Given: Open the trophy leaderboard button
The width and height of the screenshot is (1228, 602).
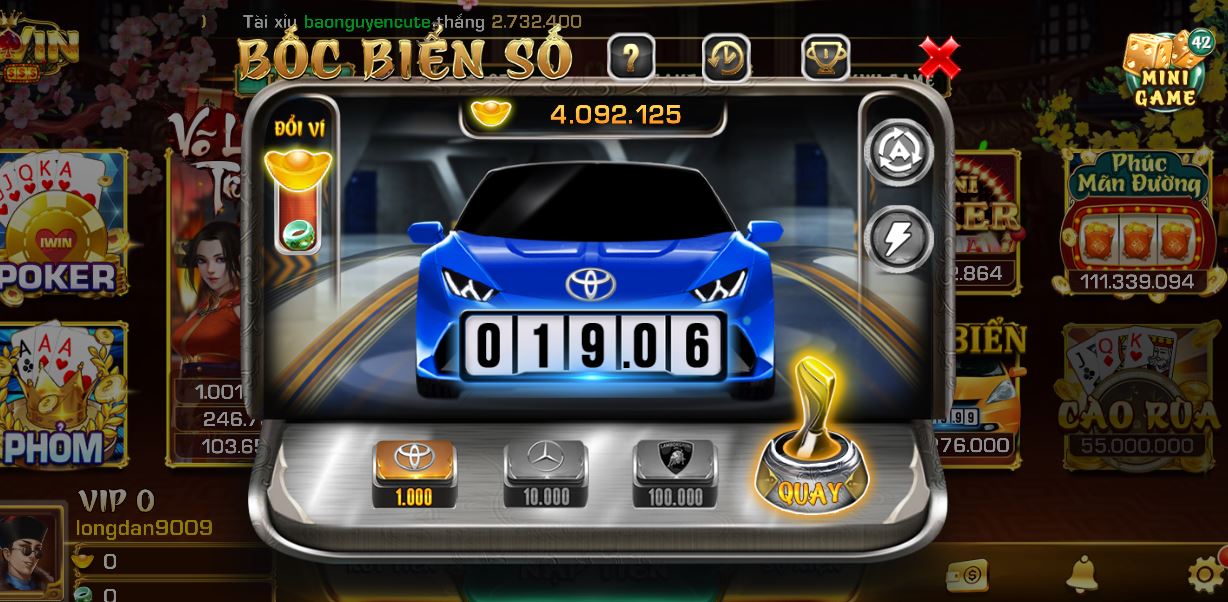Looking at the screenshot, I should point(825,58).
